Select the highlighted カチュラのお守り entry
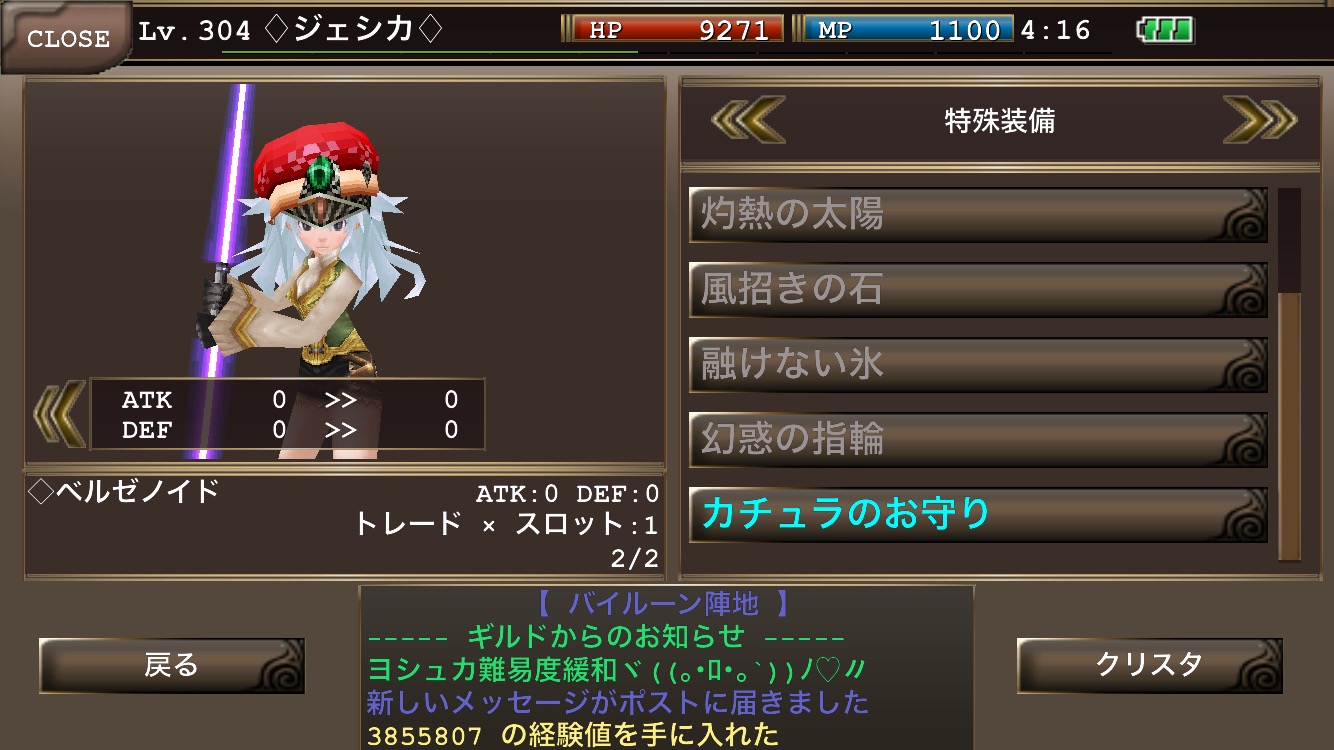 point(977,515)
